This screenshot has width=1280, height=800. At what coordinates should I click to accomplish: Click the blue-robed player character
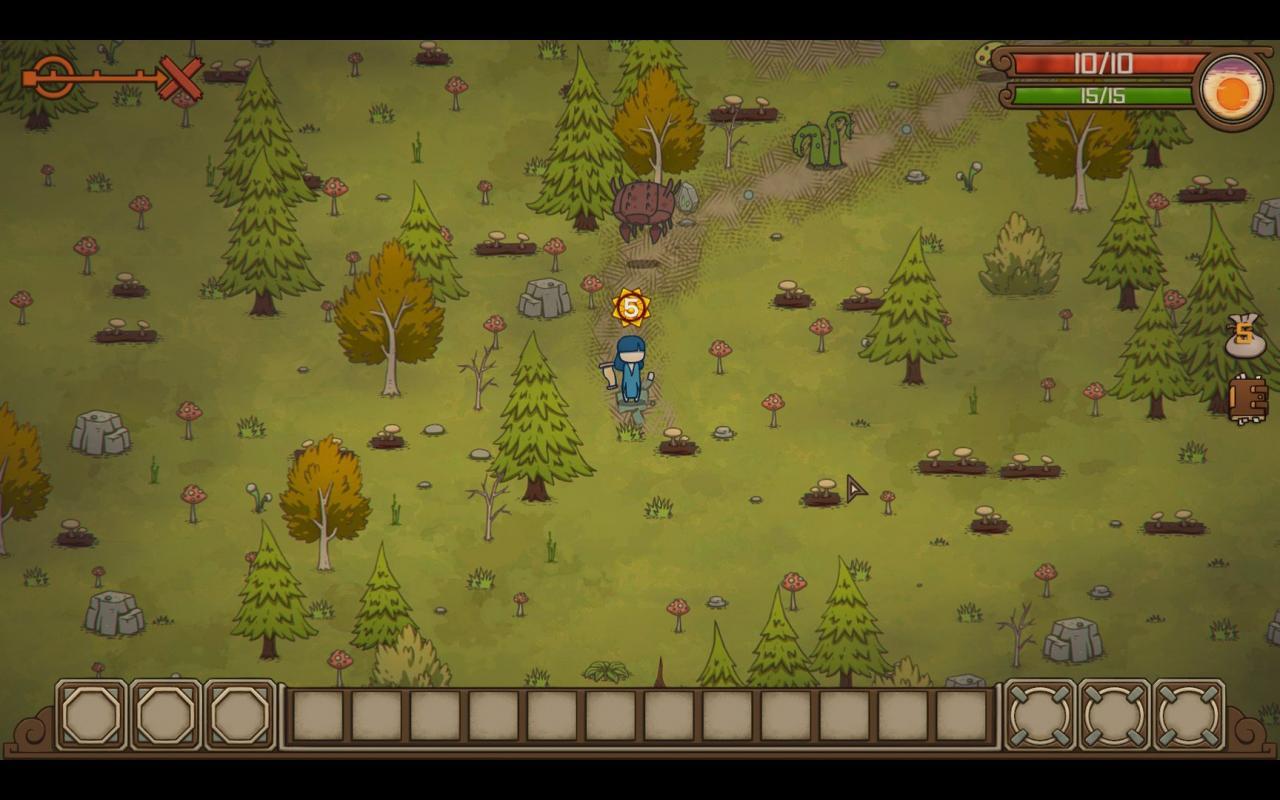click(x=630, y=370)
